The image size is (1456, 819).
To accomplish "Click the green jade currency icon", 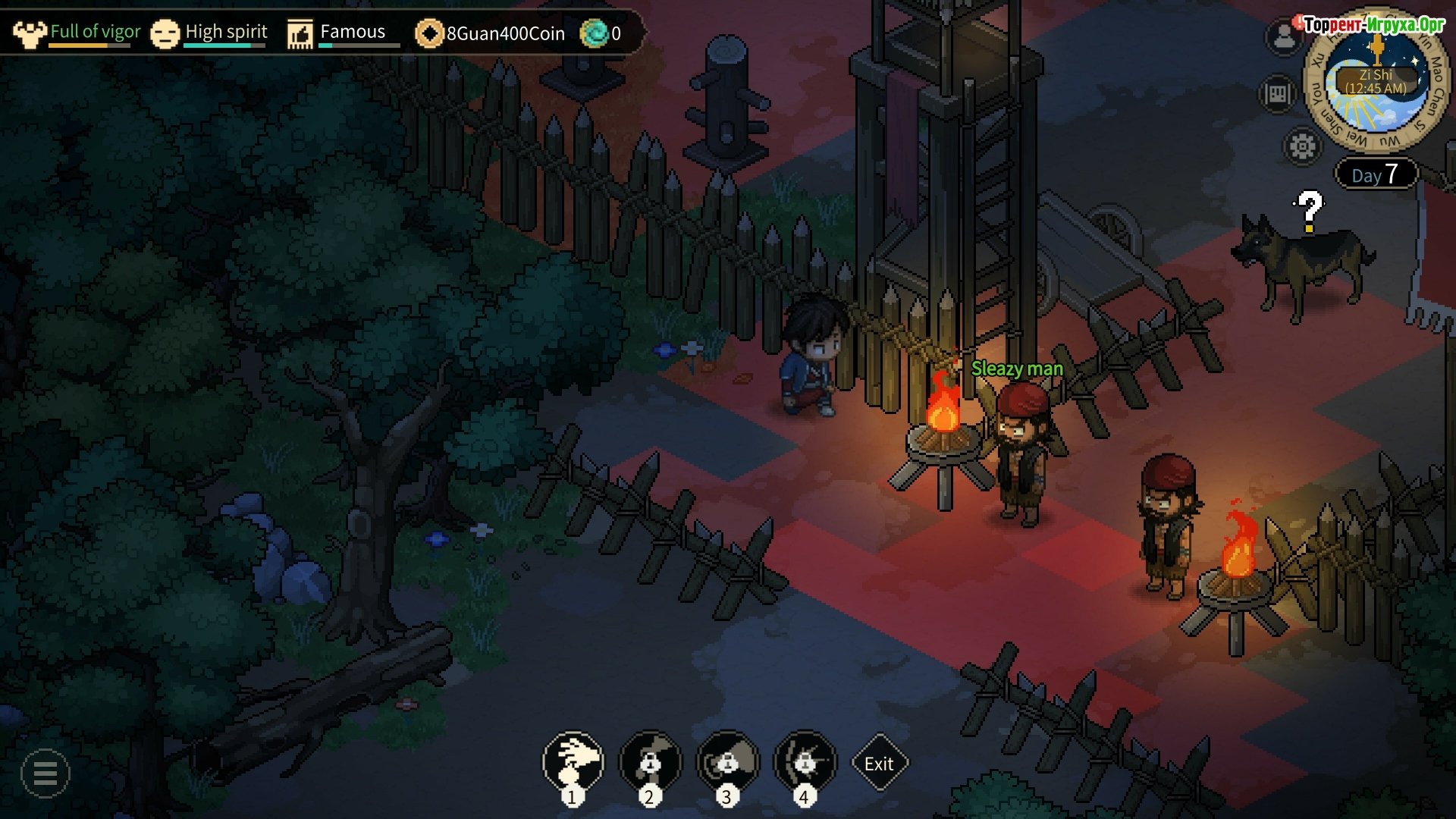I will pos(594,33).
